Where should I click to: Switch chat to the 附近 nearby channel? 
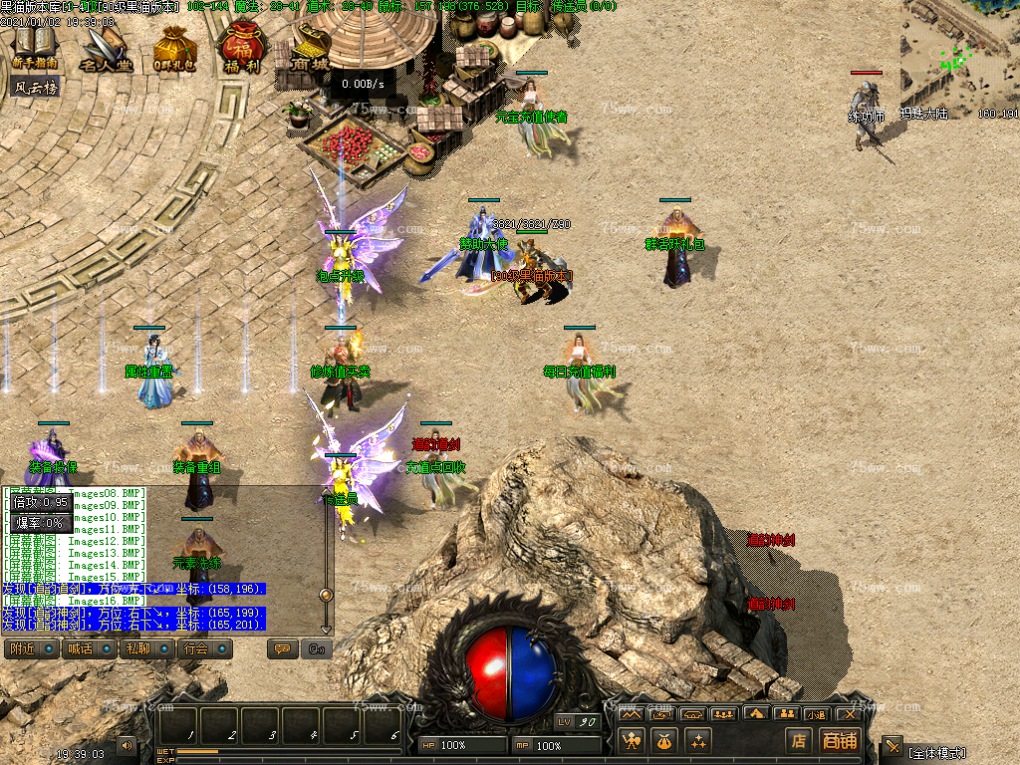(31, 648)
